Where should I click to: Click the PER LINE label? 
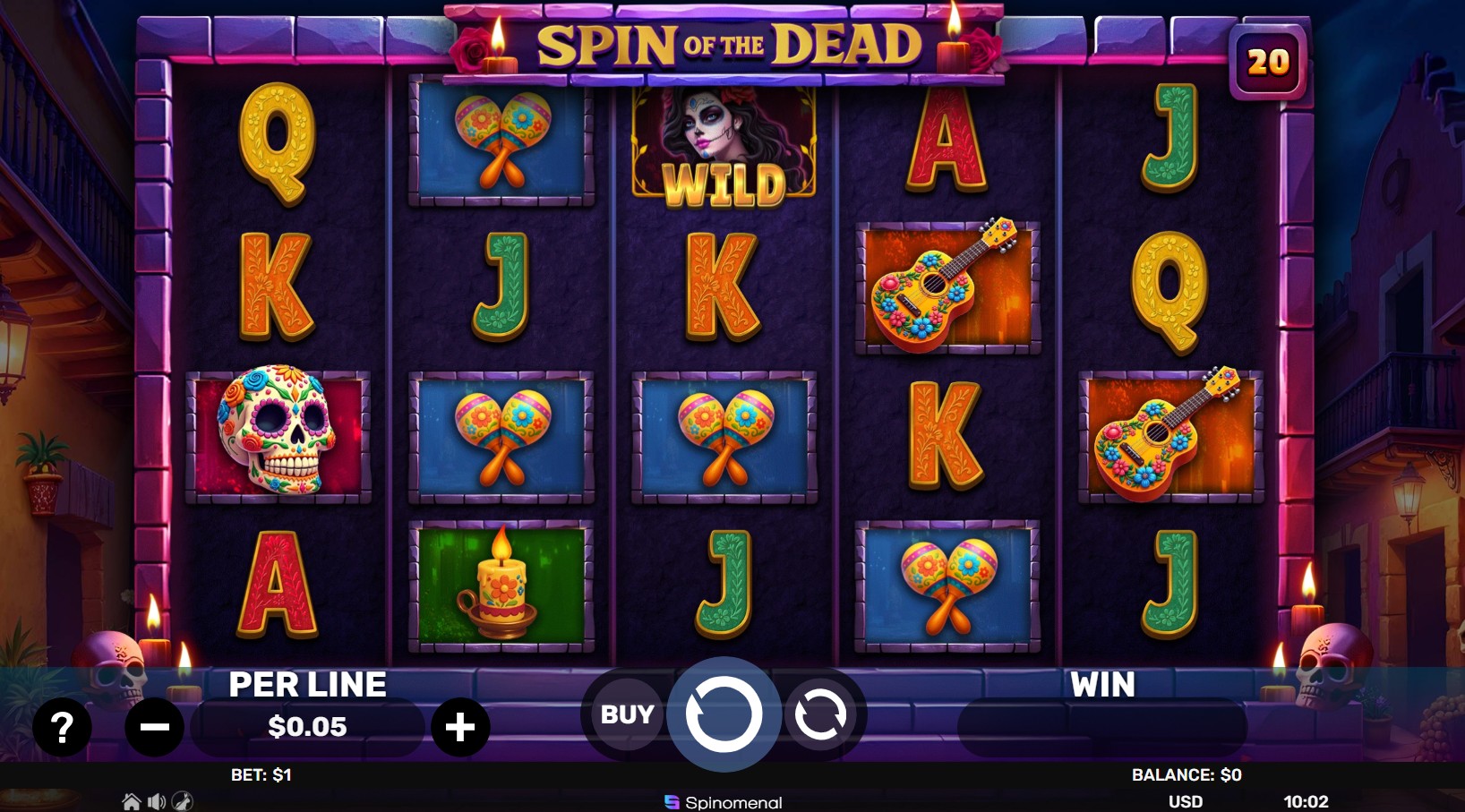point(306,685)
